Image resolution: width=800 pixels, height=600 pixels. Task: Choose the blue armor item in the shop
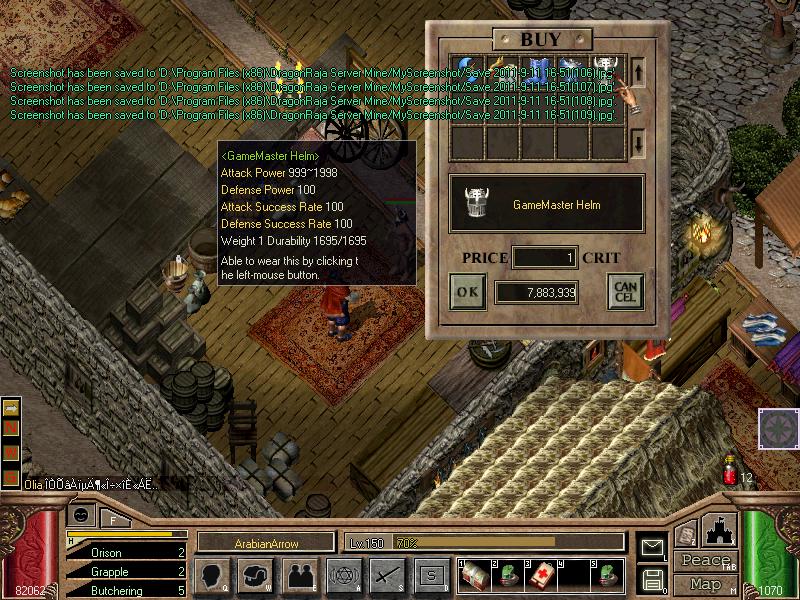tap(537, 71)
